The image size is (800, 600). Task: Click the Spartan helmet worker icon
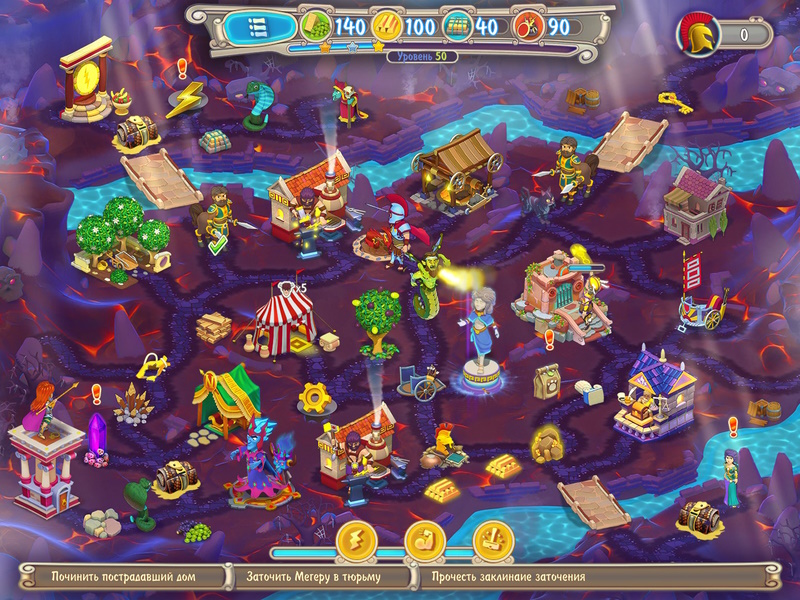coord(697,34)
